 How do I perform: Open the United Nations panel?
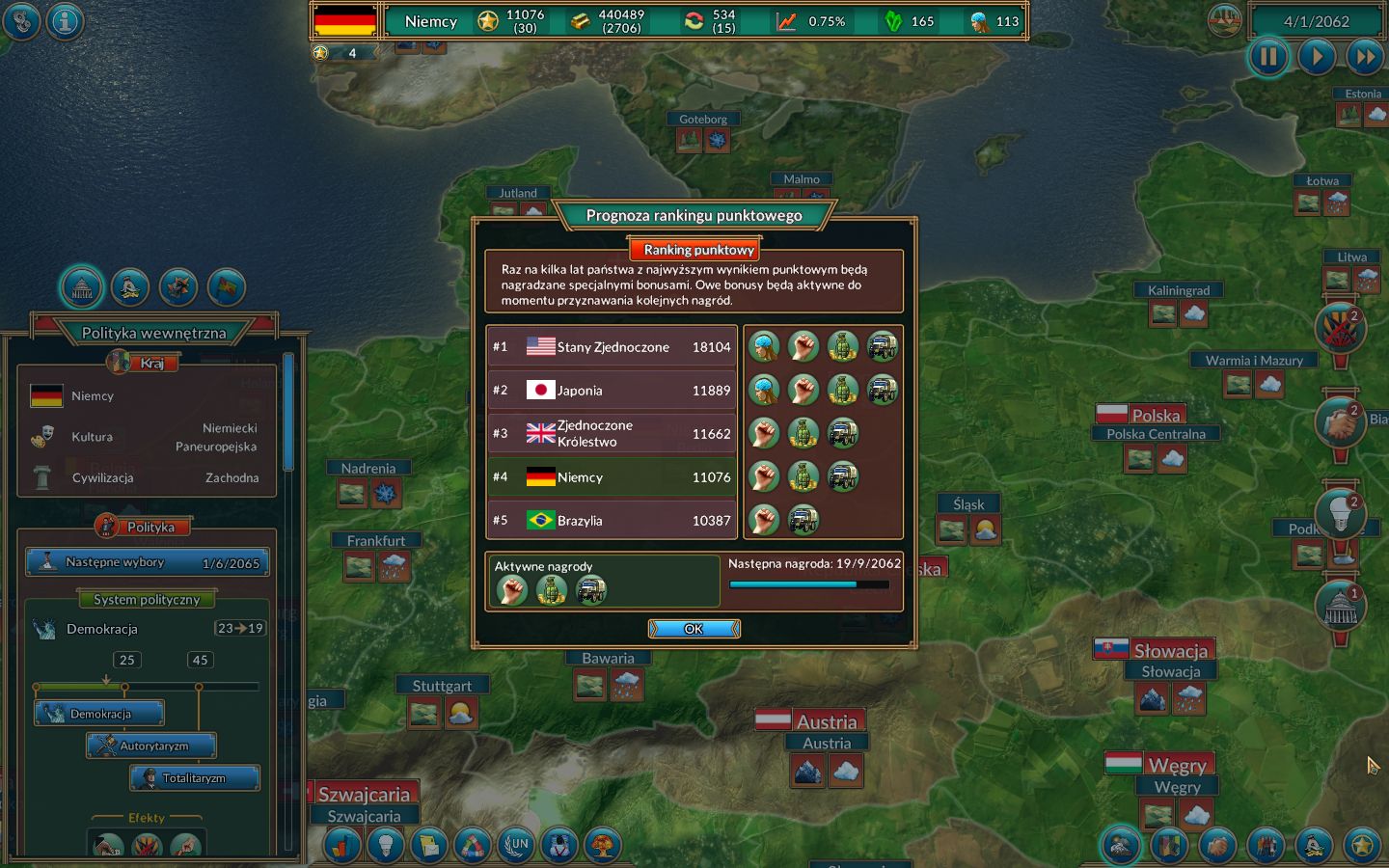point(517,846)
